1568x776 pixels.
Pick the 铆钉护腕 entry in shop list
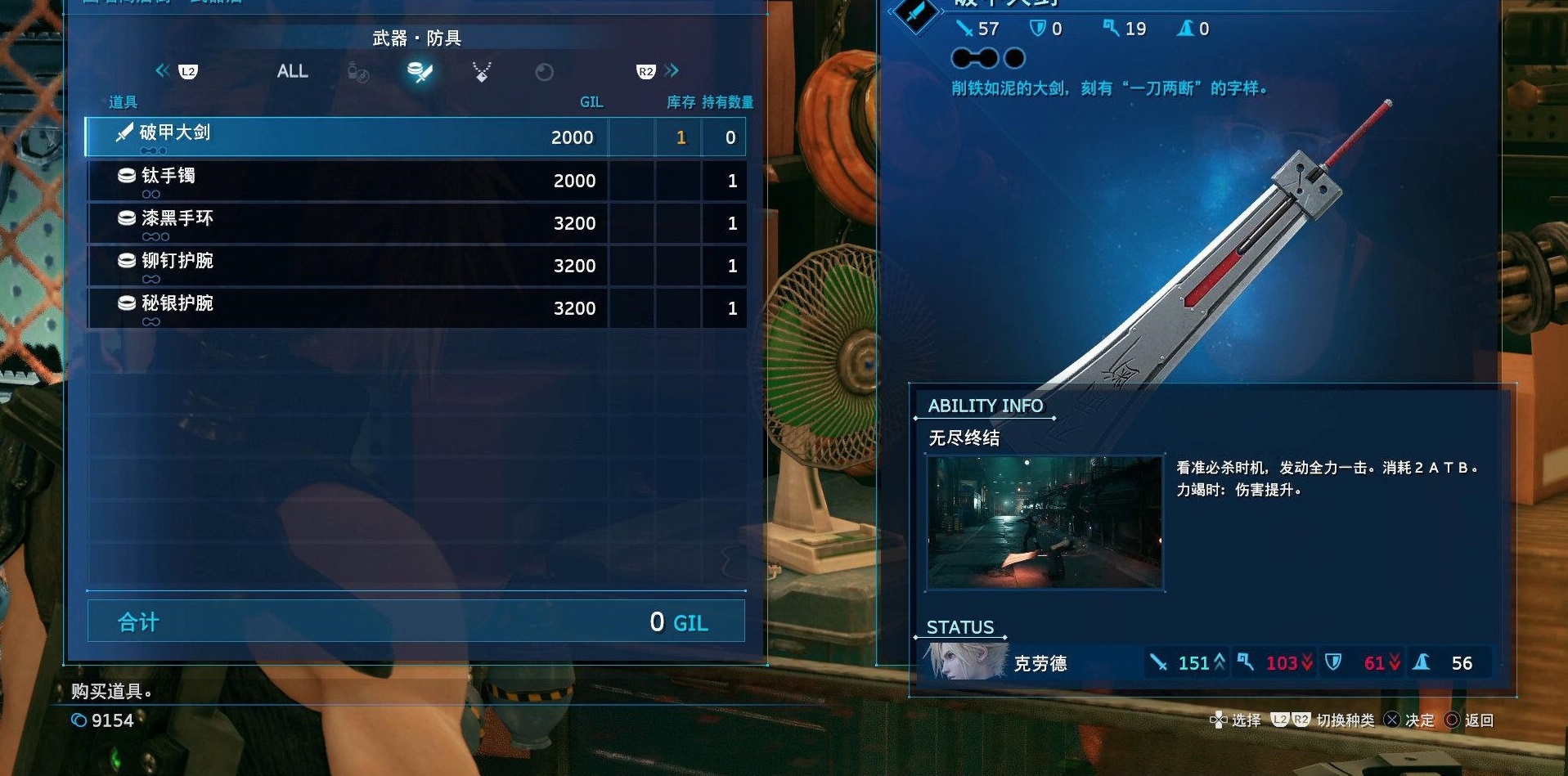(415, 265)
